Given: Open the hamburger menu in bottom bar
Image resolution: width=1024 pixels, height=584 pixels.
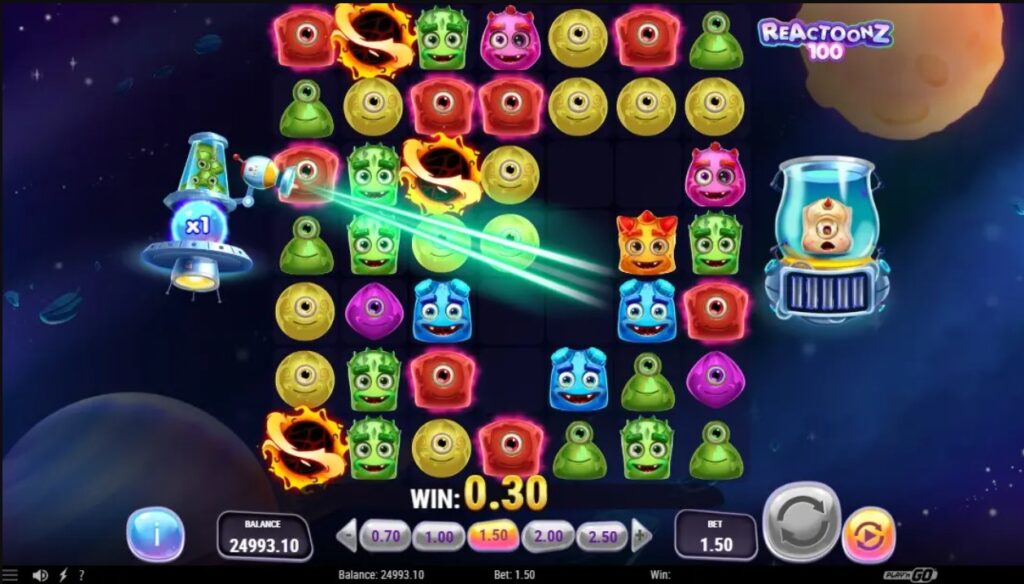Looking at the screenshot, I should pyautogui.click(x=12, y=576).
